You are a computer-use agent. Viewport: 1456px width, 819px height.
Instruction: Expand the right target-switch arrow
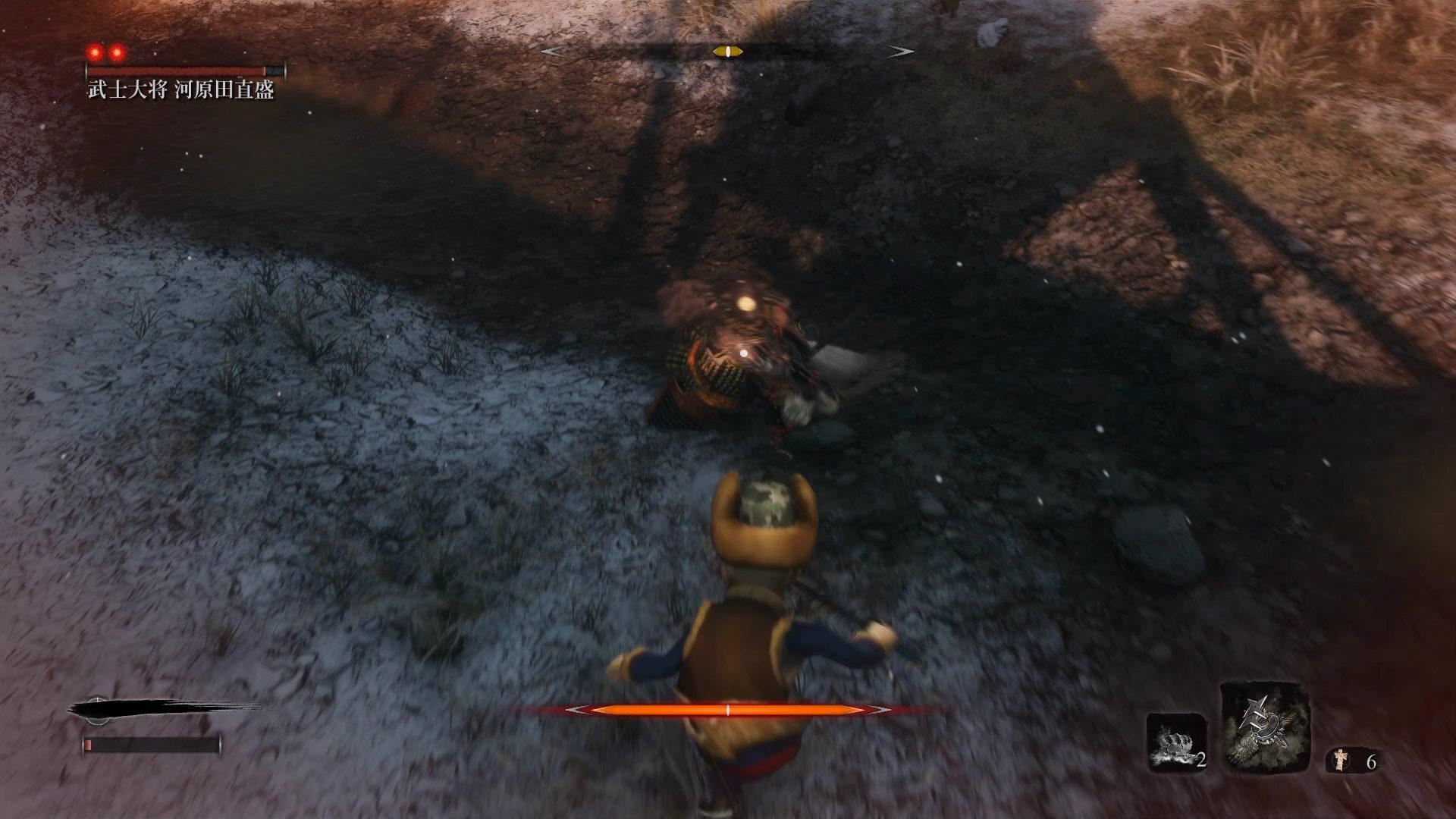tap(899, 52)
